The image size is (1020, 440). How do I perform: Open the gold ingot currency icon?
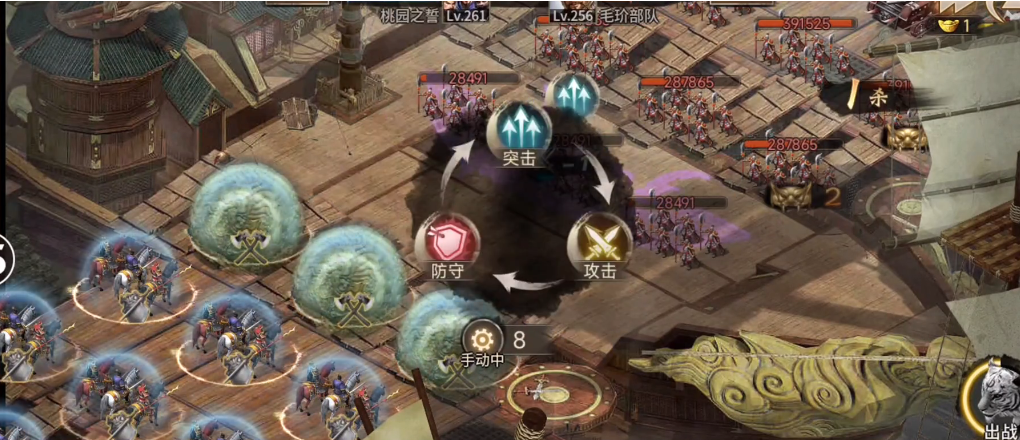point(945,24)
